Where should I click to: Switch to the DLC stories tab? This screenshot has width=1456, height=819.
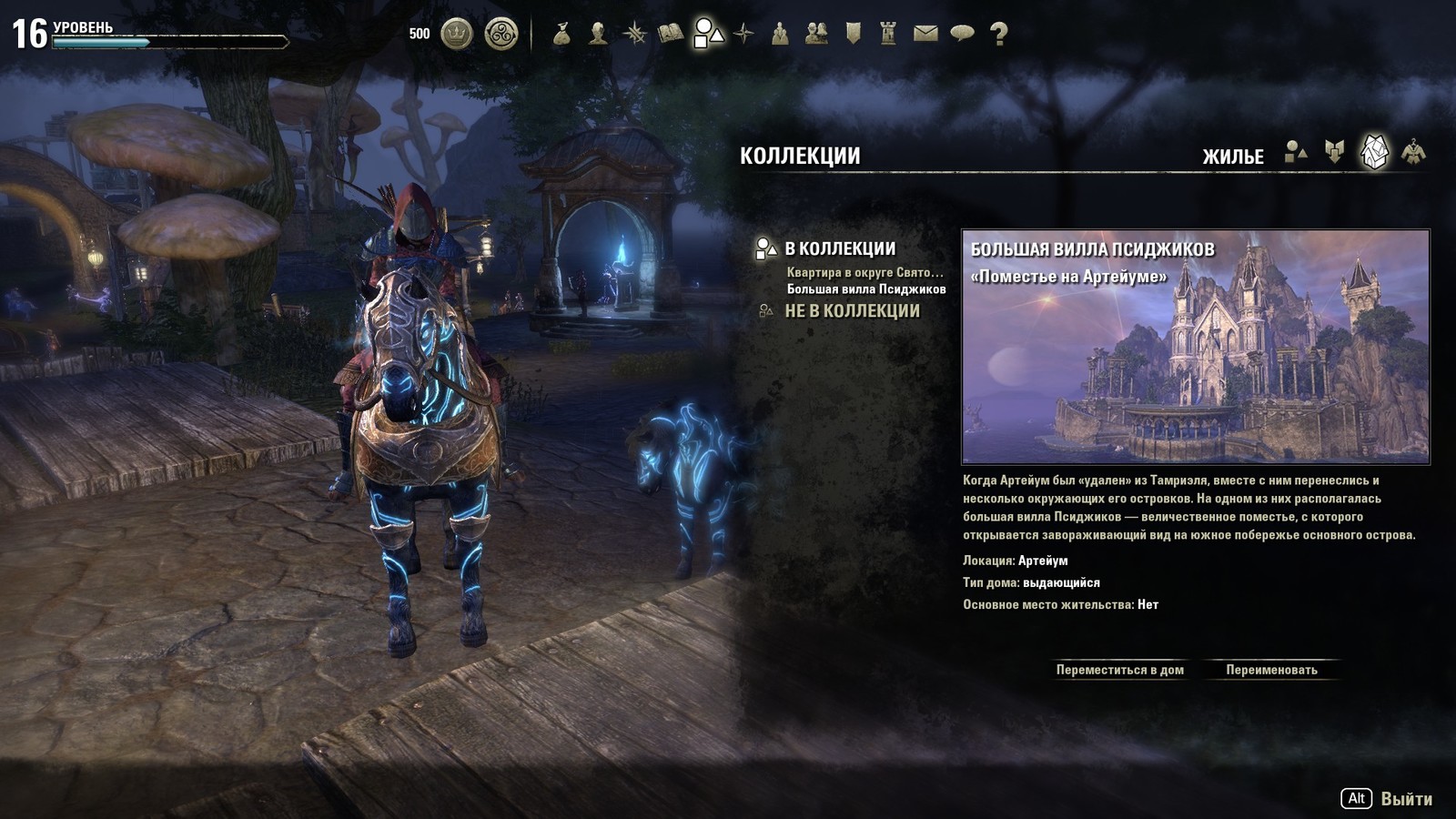pyautogui.click(x=1334, y=153)
